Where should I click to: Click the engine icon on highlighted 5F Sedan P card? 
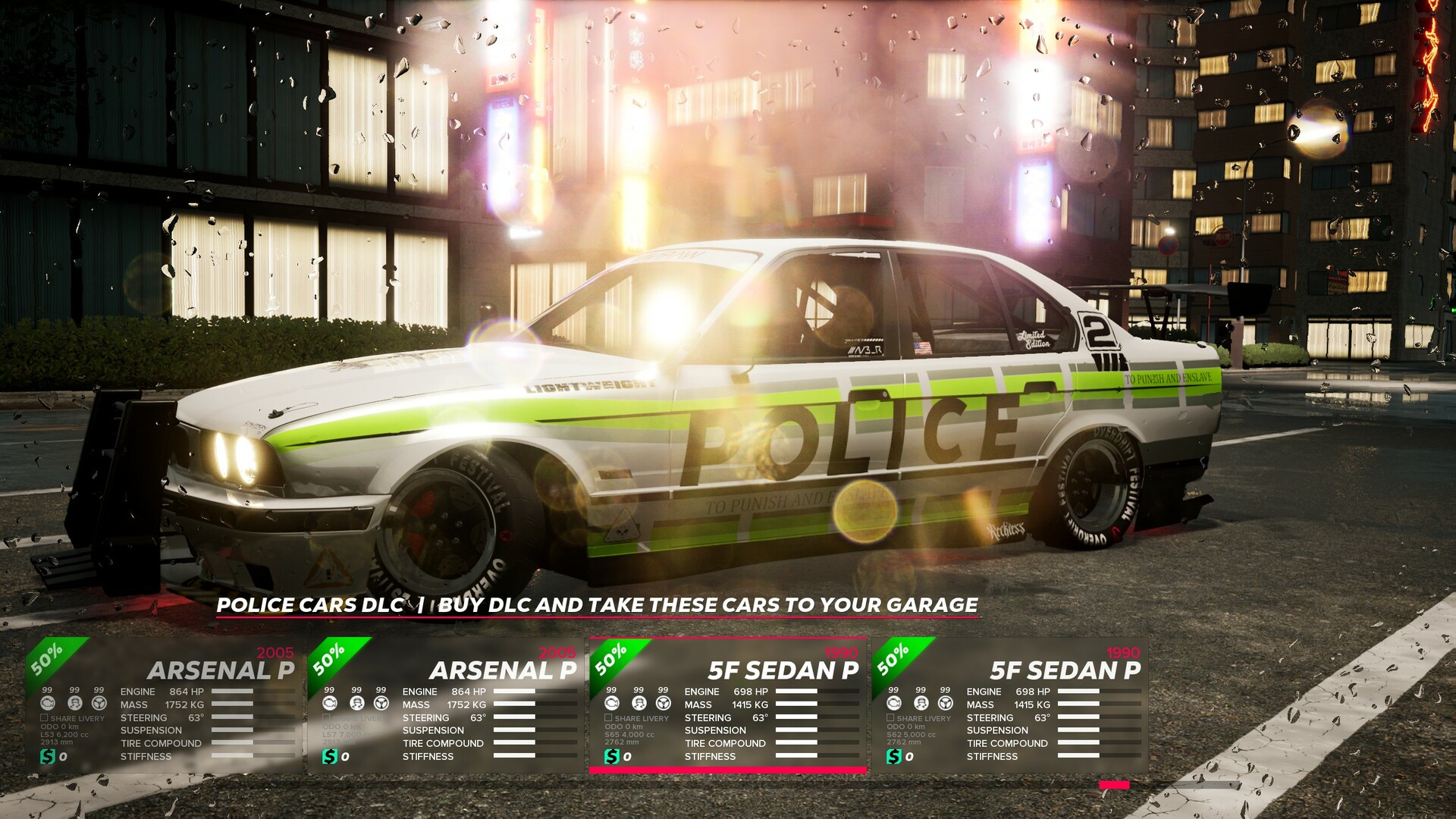click(612, 704)
